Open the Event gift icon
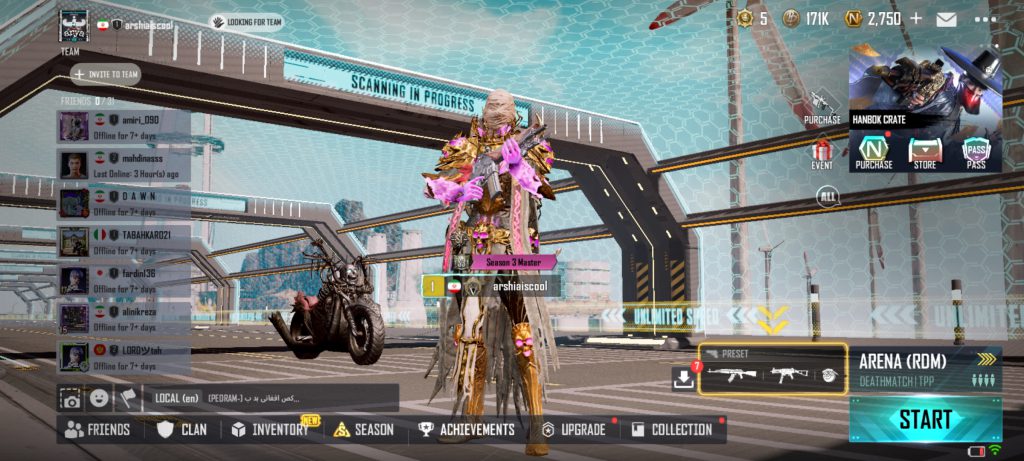Image resolution: width=1024 pixels, height=461 pixels. point(822,154)
